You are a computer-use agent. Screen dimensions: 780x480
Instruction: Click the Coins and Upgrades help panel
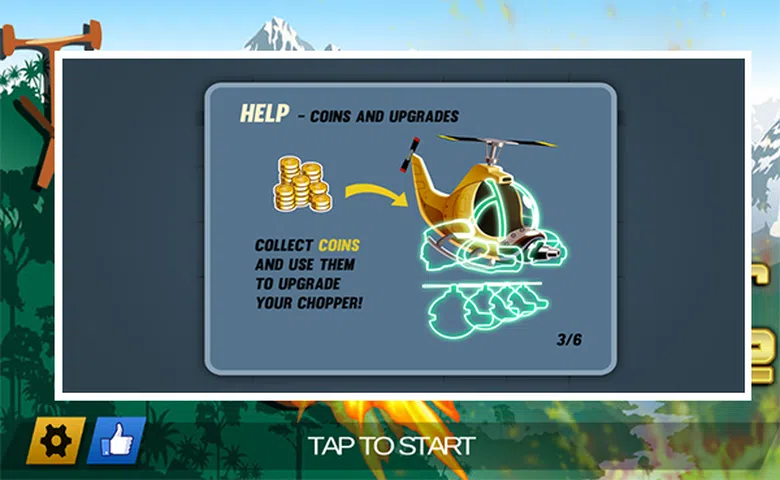[410, 228]
